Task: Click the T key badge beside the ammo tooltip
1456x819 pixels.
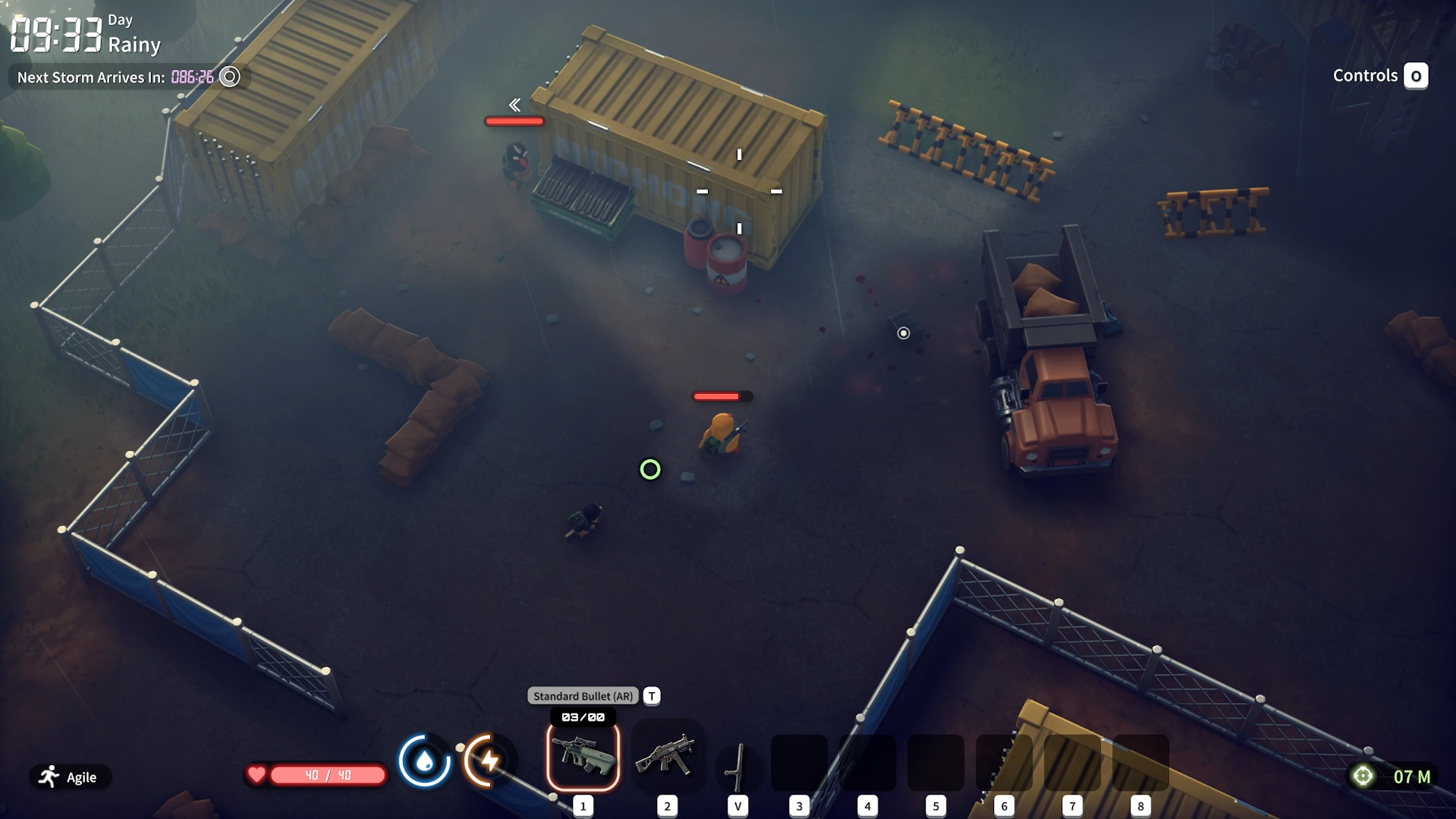Action: click(x=651, y=695)
